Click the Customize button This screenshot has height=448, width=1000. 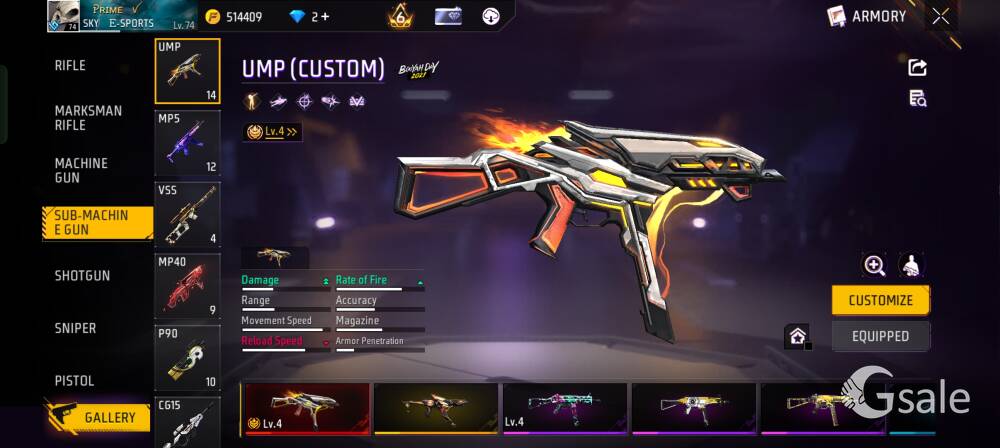(880, 300)
